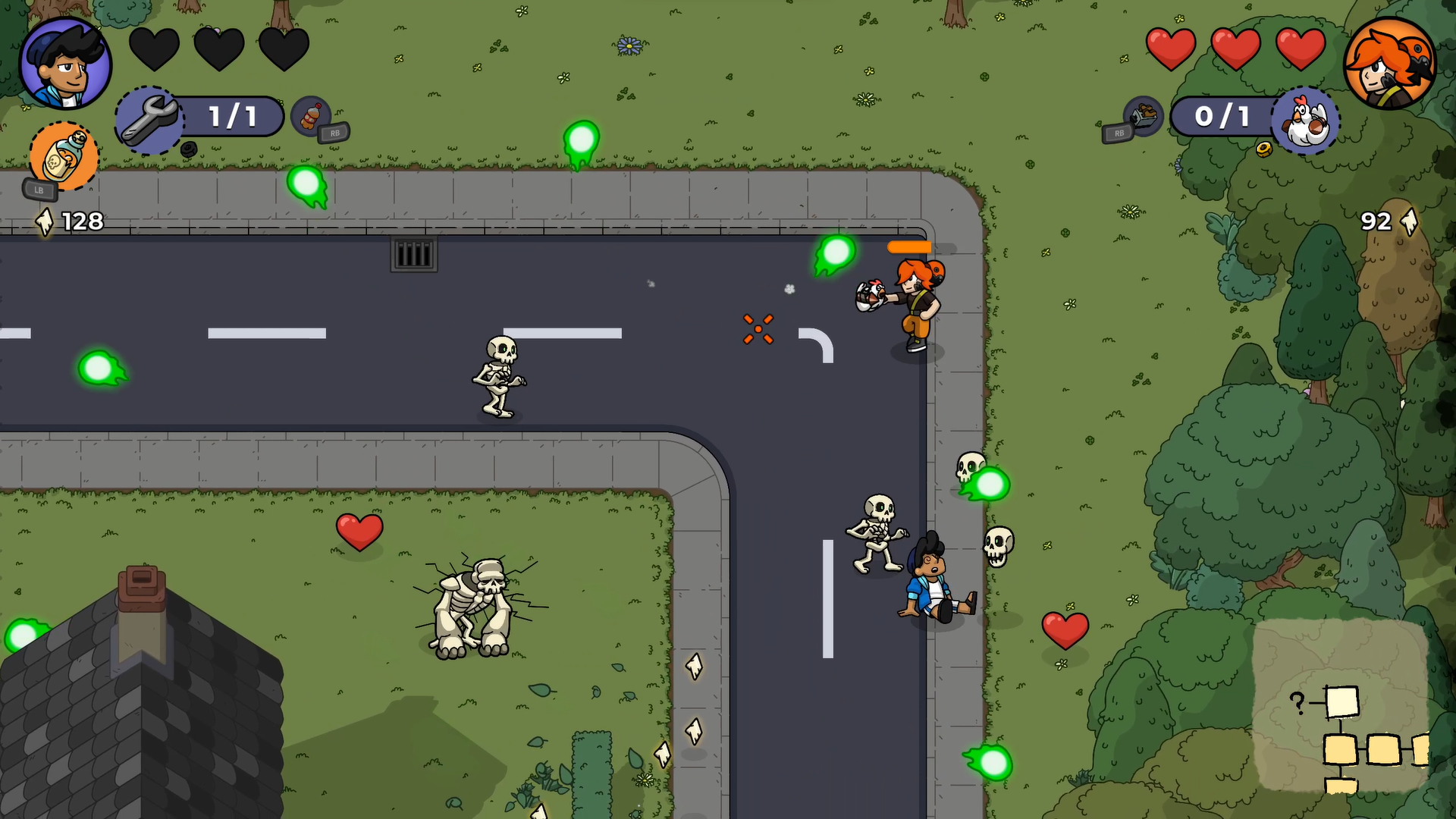
Task: Expand the rightmost node in the minimap diagram
Action: 1423,749
